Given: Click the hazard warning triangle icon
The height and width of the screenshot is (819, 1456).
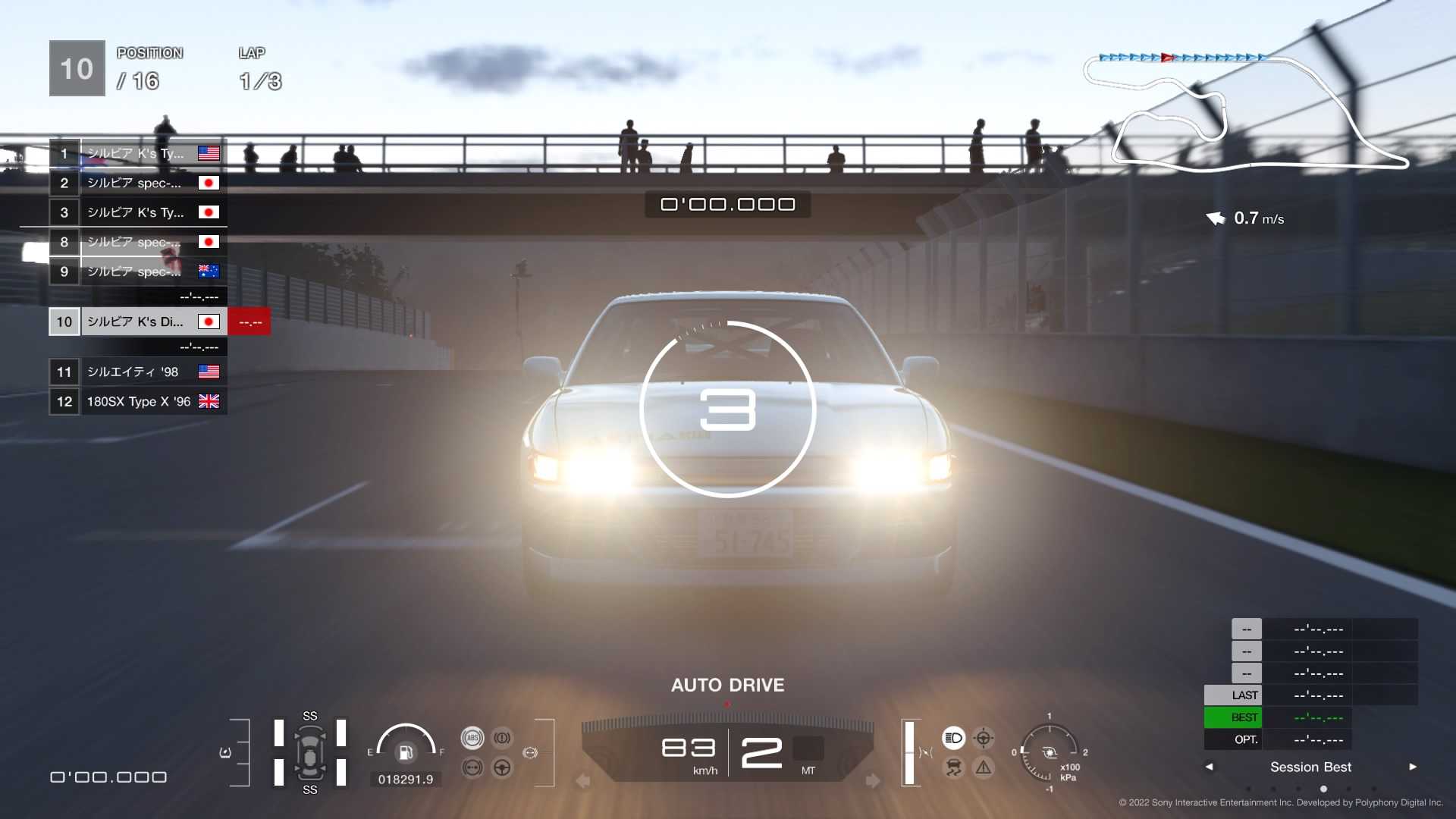Looking at the screenshot, I should pyautogui.click(x=984, y=766).
